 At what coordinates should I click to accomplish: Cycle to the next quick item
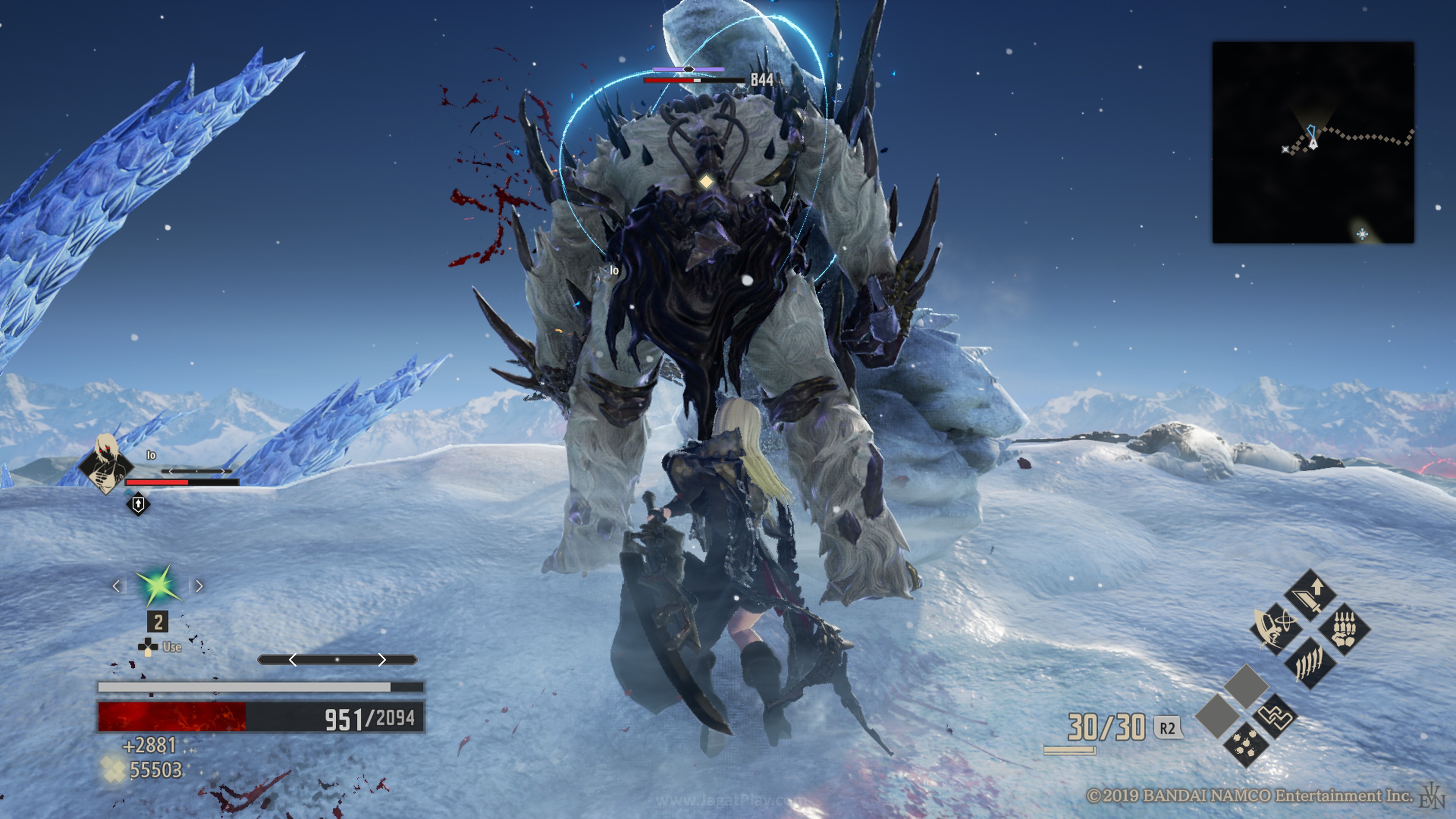pyautogui.click(x=199, y=586)
